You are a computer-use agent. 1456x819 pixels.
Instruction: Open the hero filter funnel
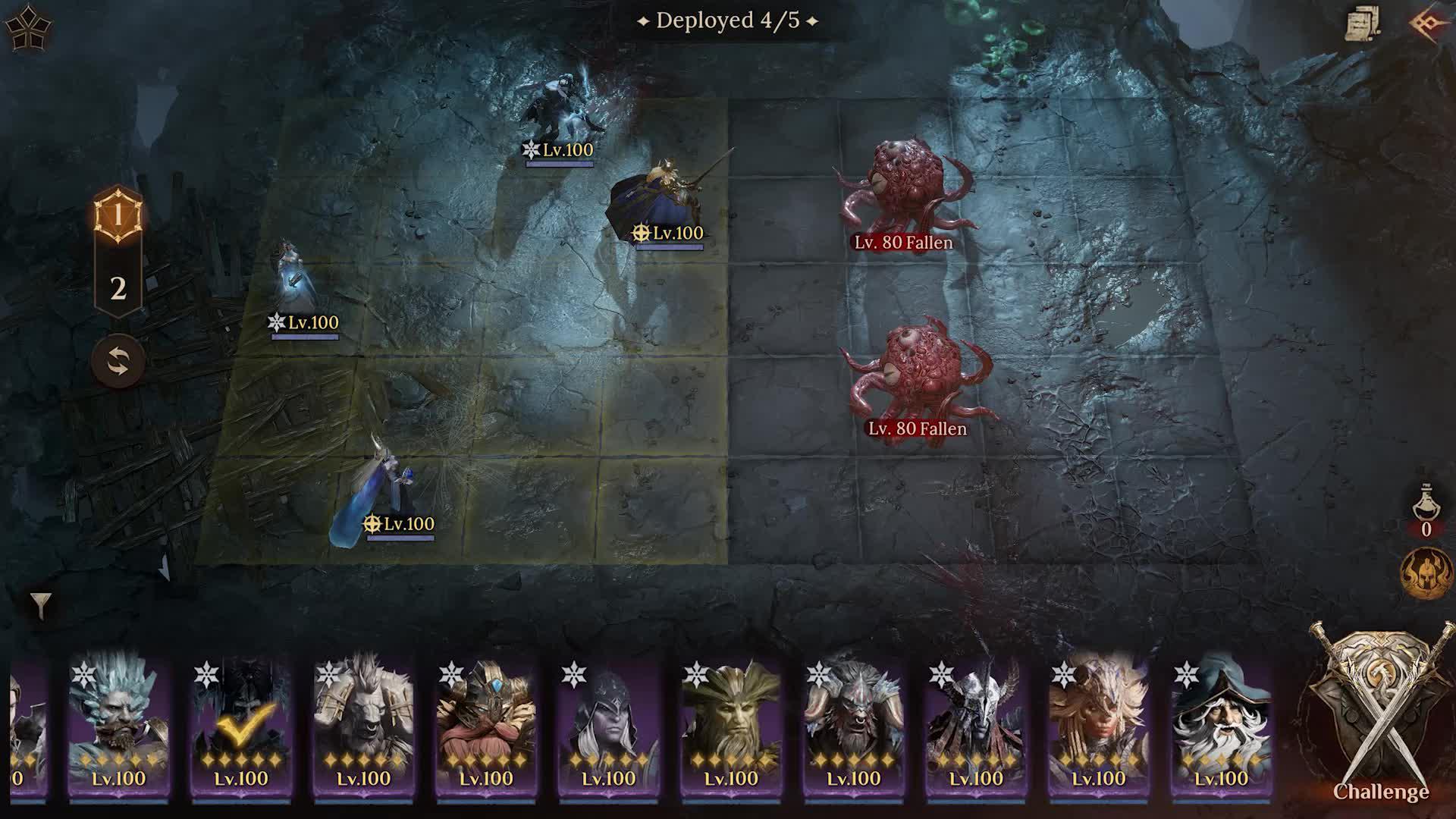(x=41, y=605)
